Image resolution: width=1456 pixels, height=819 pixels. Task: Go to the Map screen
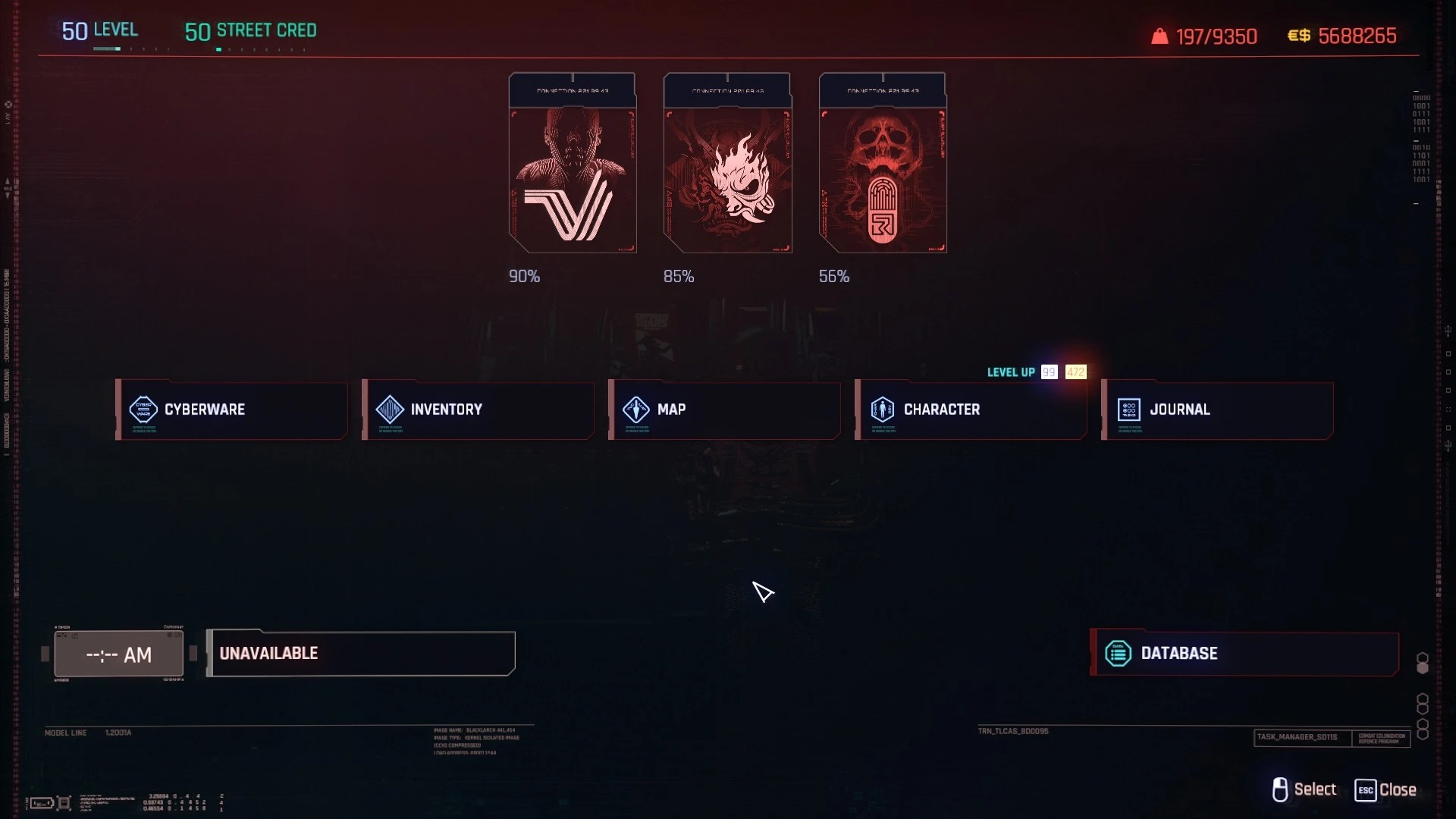click(x=725, y=409)
